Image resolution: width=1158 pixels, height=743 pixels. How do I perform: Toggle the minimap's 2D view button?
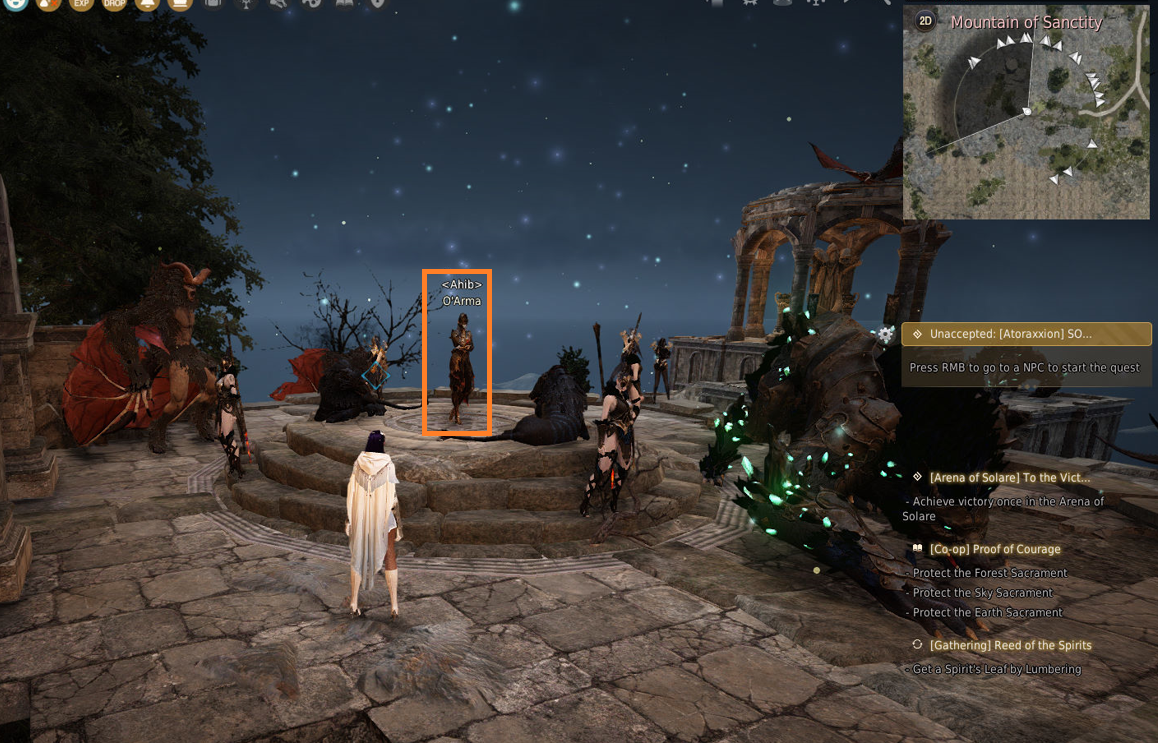pos(926,21)
